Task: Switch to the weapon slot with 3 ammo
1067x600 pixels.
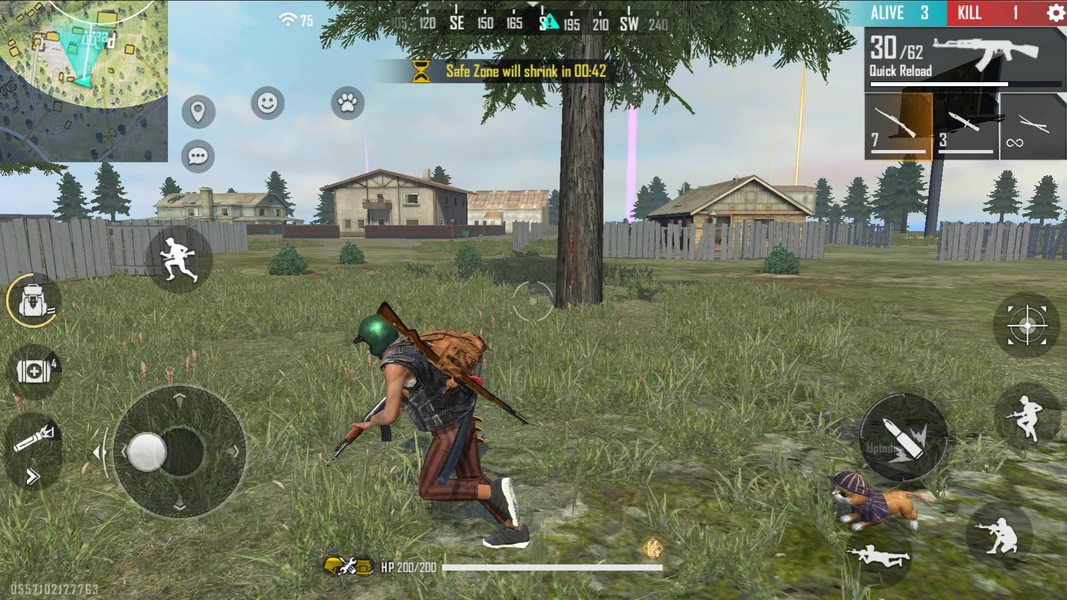Action: click(x=966, y=127)
